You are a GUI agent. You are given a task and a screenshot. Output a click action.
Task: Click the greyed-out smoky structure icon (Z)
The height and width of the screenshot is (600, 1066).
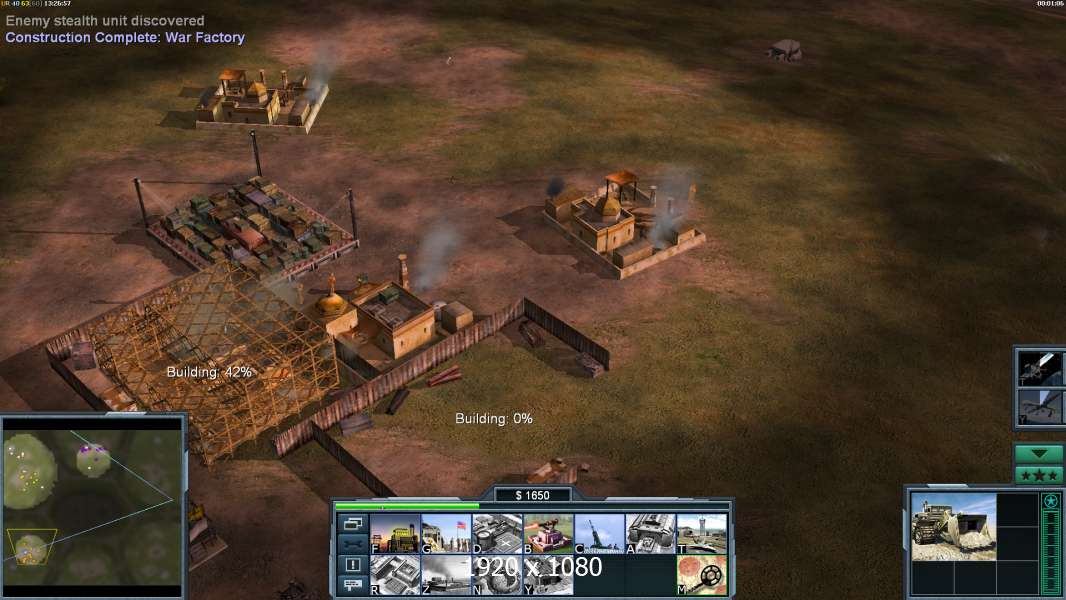click(x=446, y=575)
